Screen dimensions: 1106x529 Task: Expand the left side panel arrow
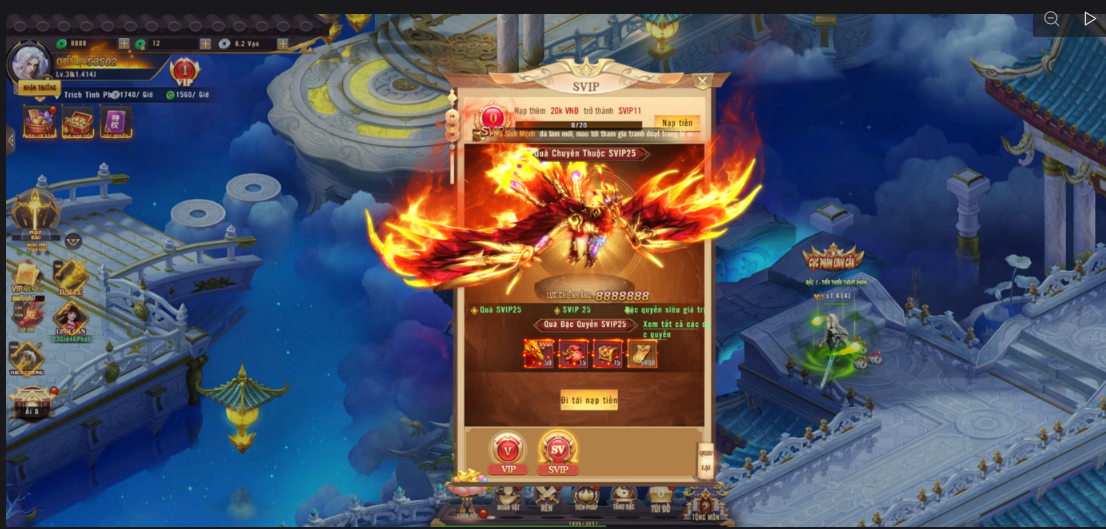coord(11,140)
